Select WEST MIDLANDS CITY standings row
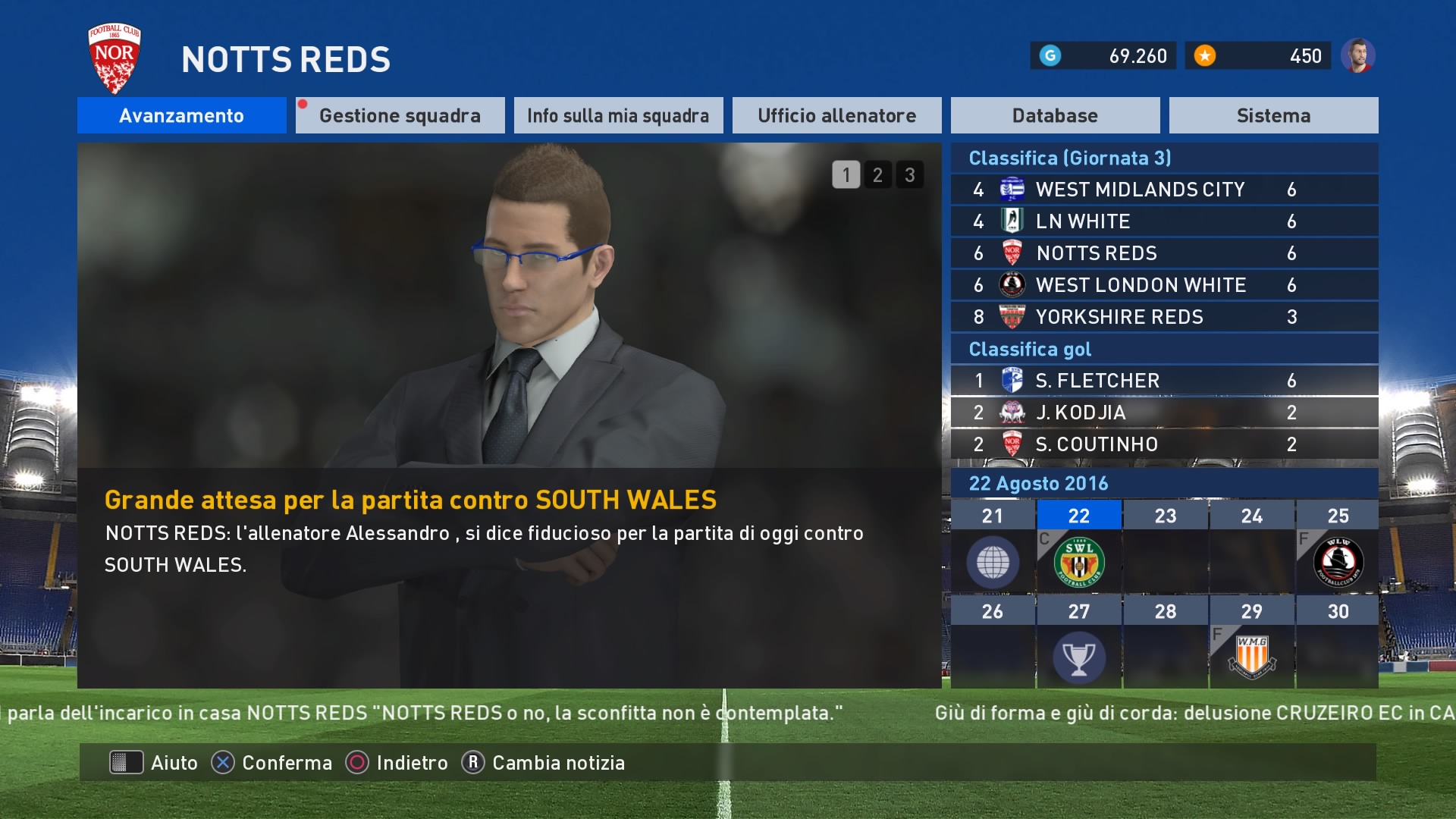1456x819 pixels. click(1164, 190)
